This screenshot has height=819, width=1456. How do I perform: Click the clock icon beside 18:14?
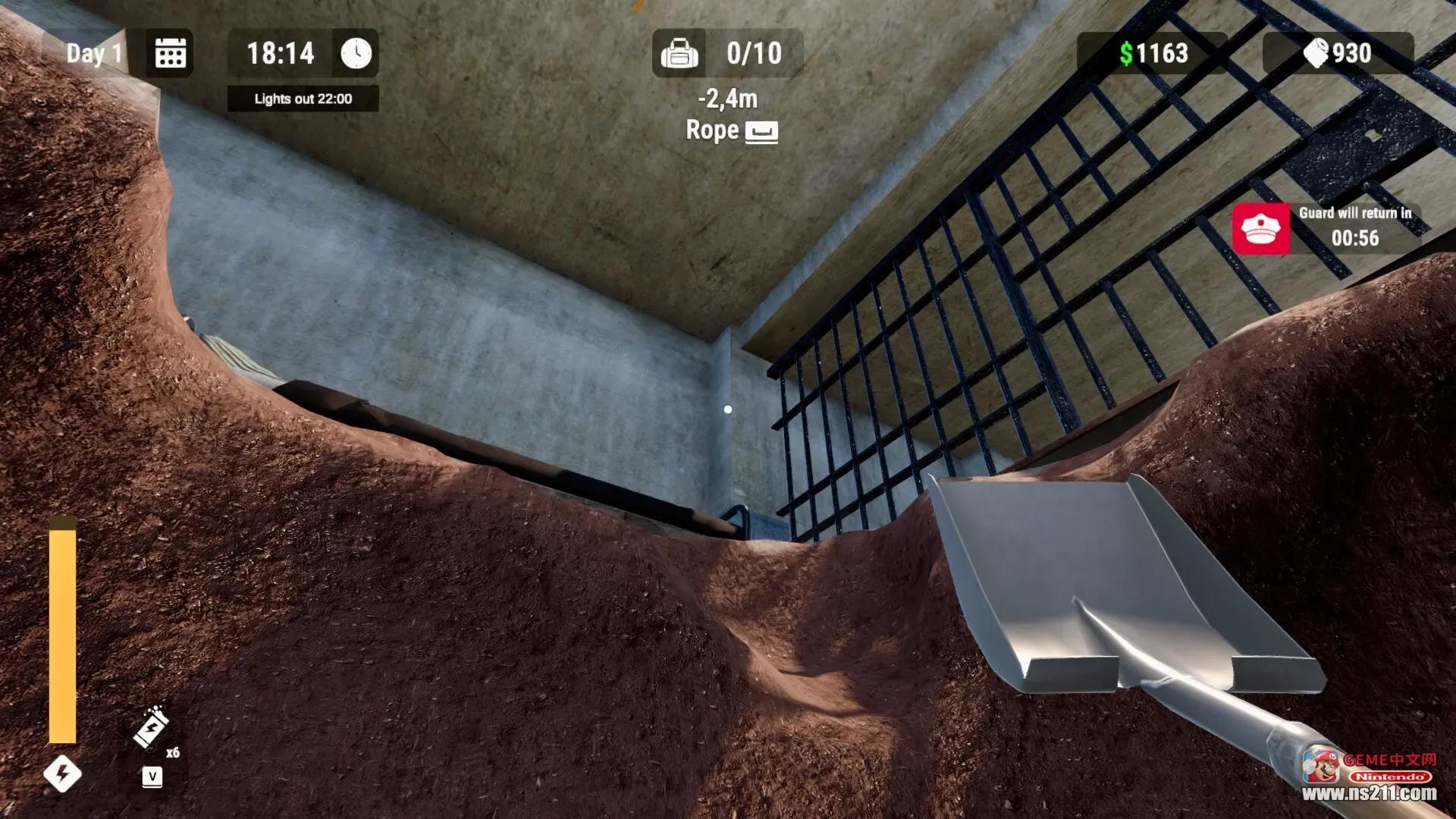coord(356,53)
